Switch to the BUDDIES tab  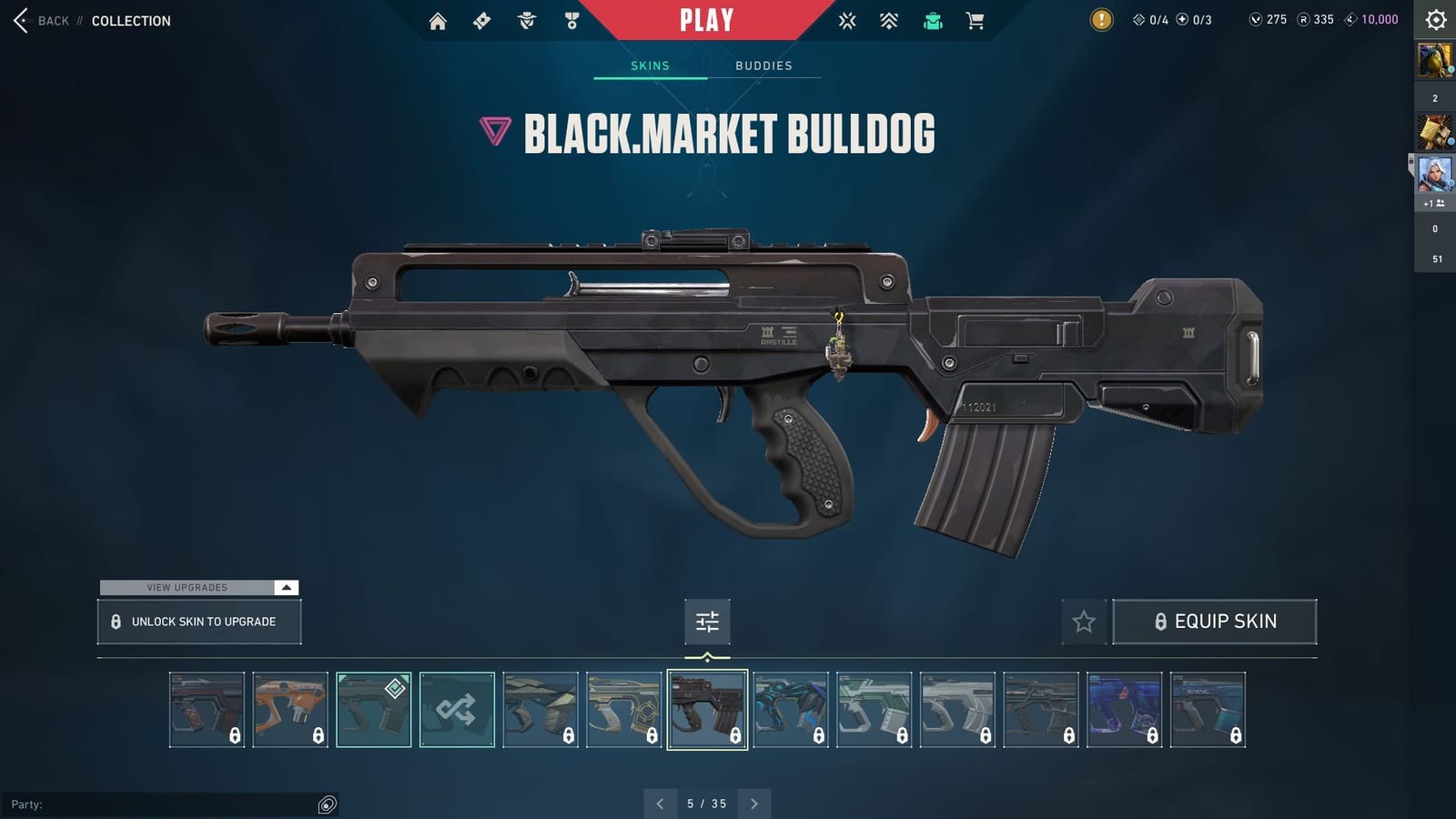763,66
